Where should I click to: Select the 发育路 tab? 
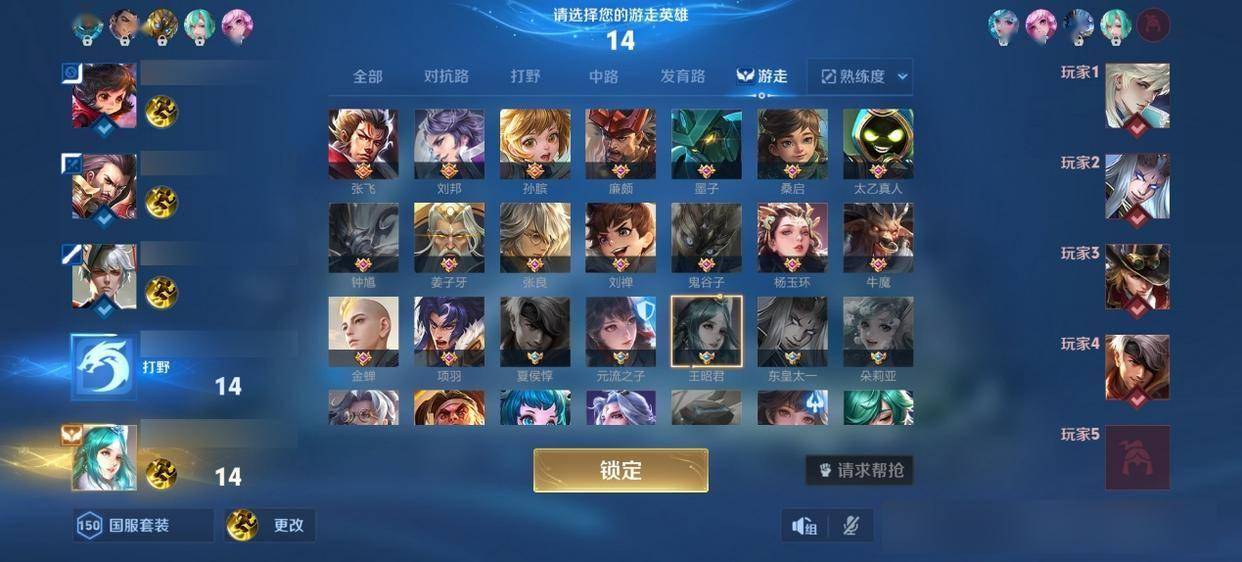(683, 76)
